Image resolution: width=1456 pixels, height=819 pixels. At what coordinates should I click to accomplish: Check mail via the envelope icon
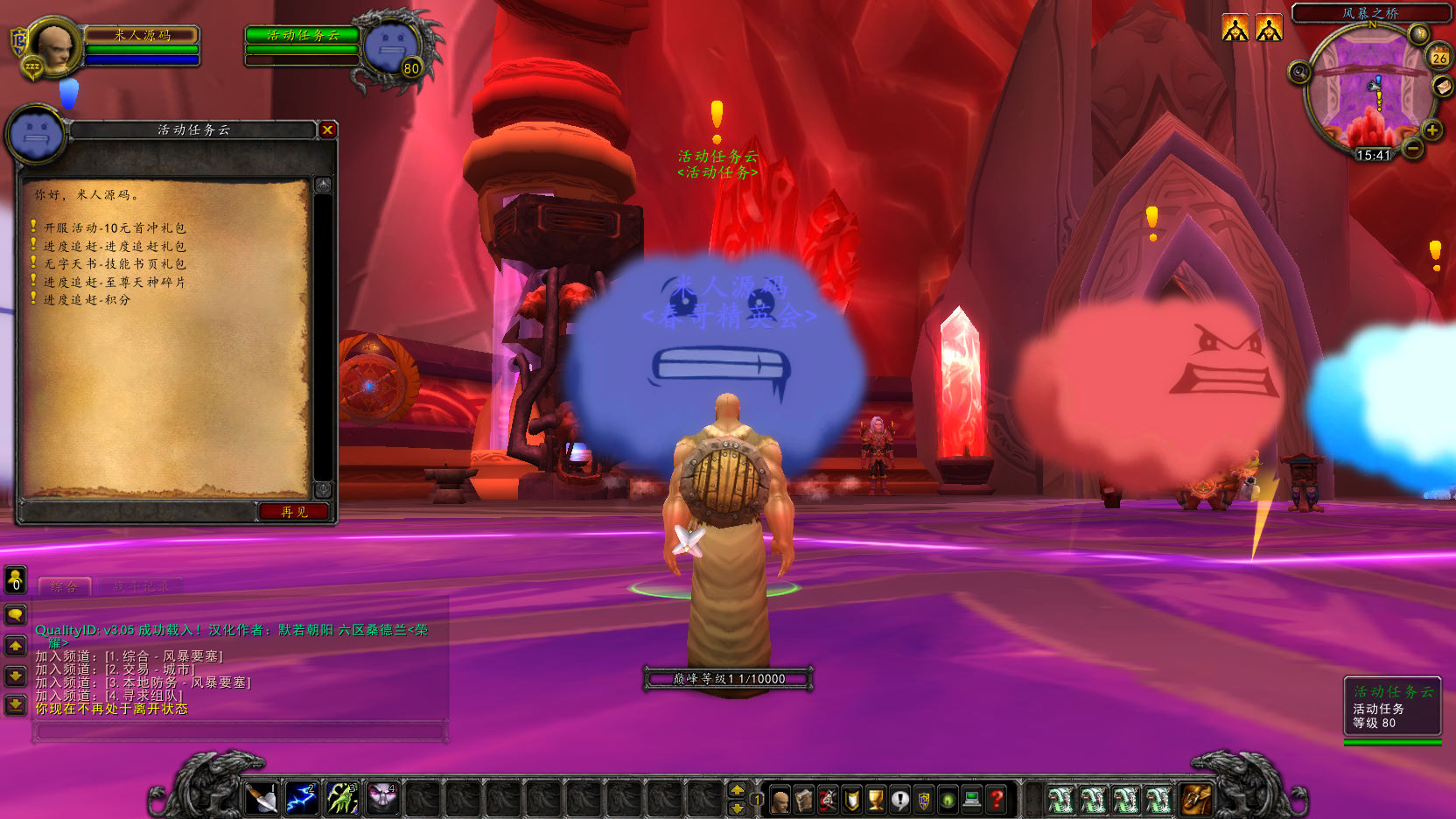pos(1442,87)
